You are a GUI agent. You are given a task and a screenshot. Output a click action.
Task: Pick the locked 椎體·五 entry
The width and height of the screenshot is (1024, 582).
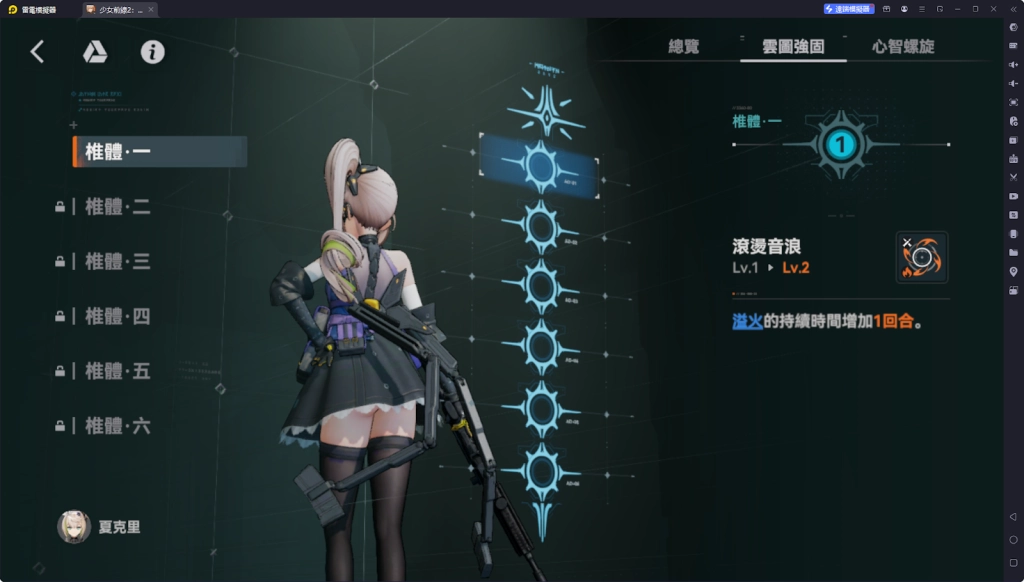pos(118,371)
